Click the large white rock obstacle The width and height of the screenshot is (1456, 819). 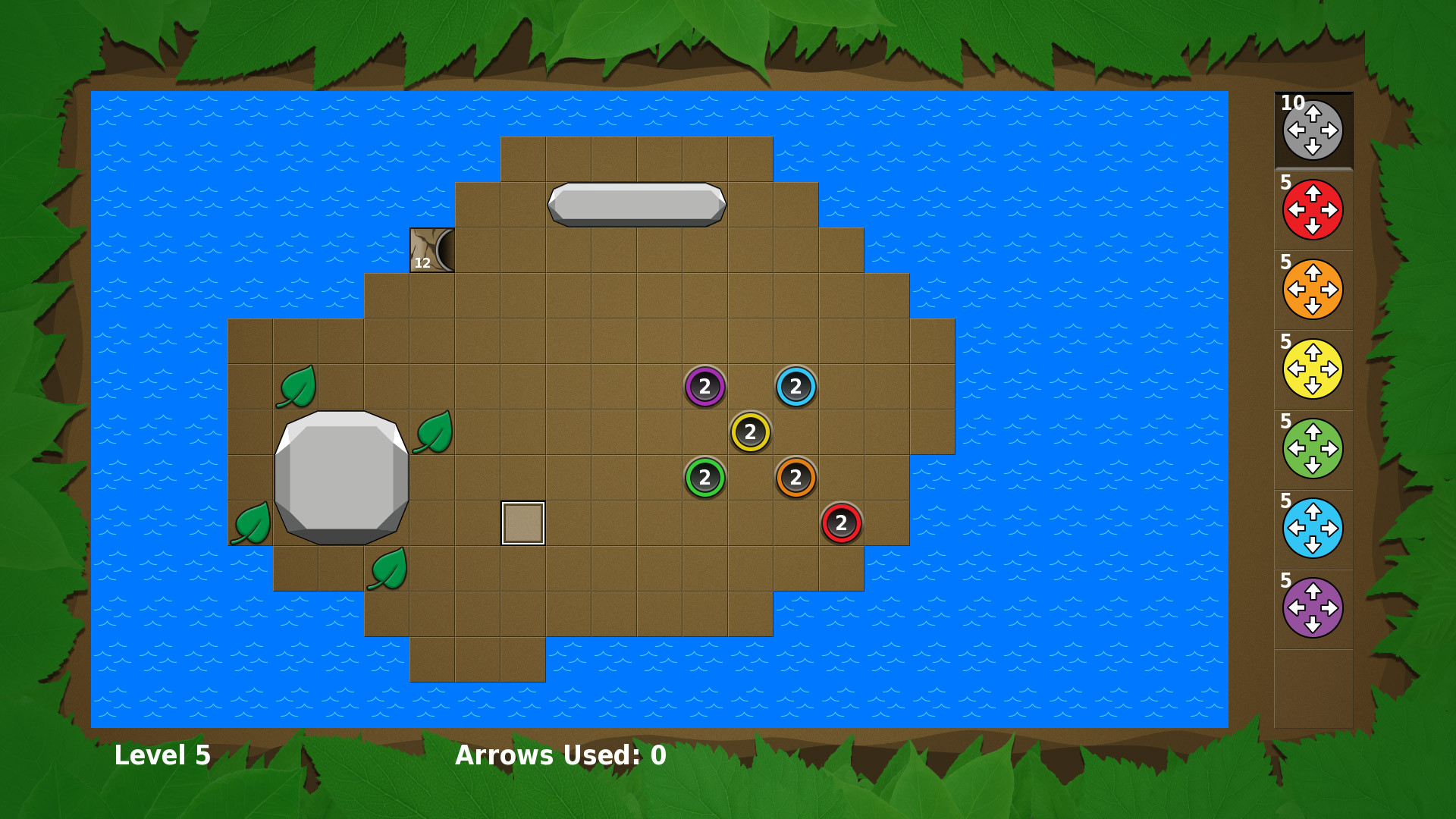341,476
